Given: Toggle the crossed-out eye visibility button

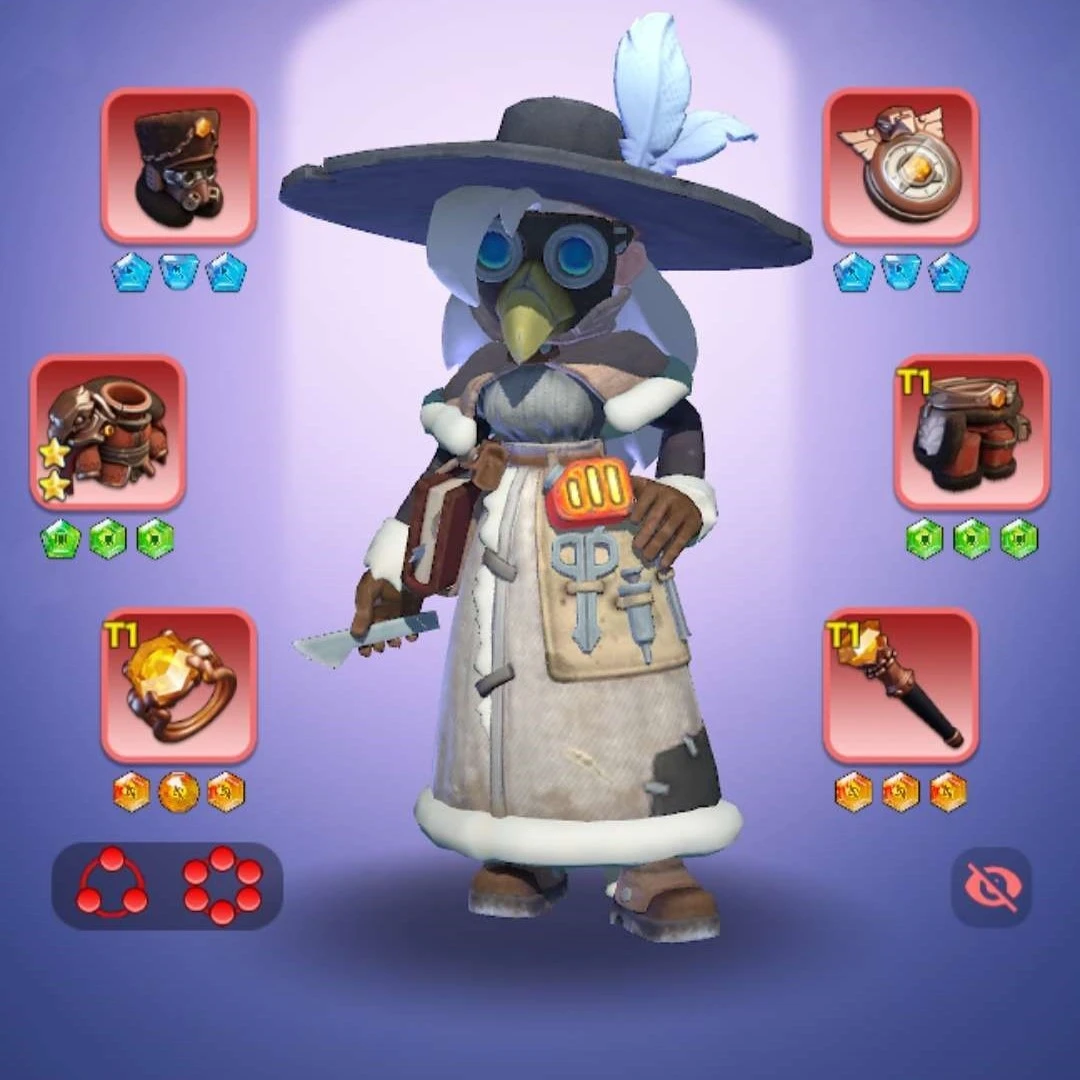Looking at the screenshot, I should (991, 887).
